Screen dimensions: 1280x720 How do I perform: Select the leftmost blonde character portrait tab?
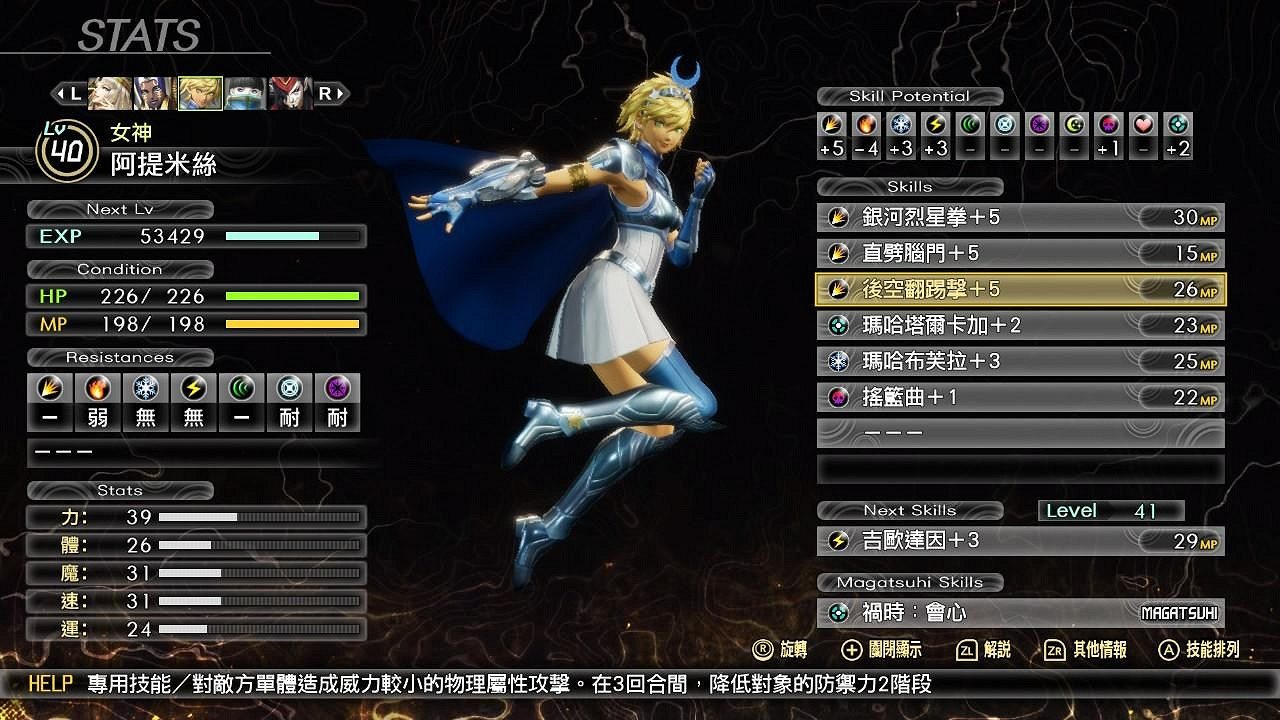[106, 93]
